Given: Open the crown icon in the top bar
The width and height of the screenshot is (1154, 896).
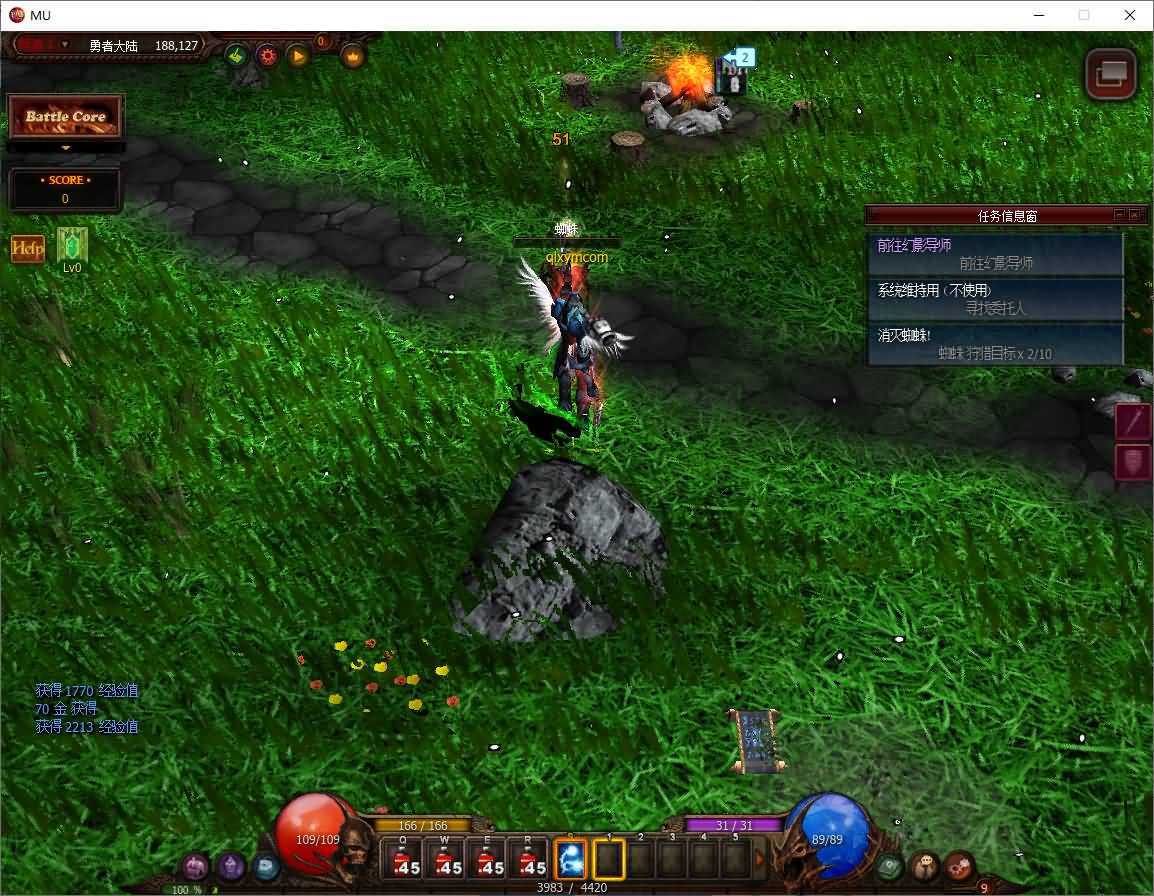Looking at the screenshot, I should tap(353, 56).
